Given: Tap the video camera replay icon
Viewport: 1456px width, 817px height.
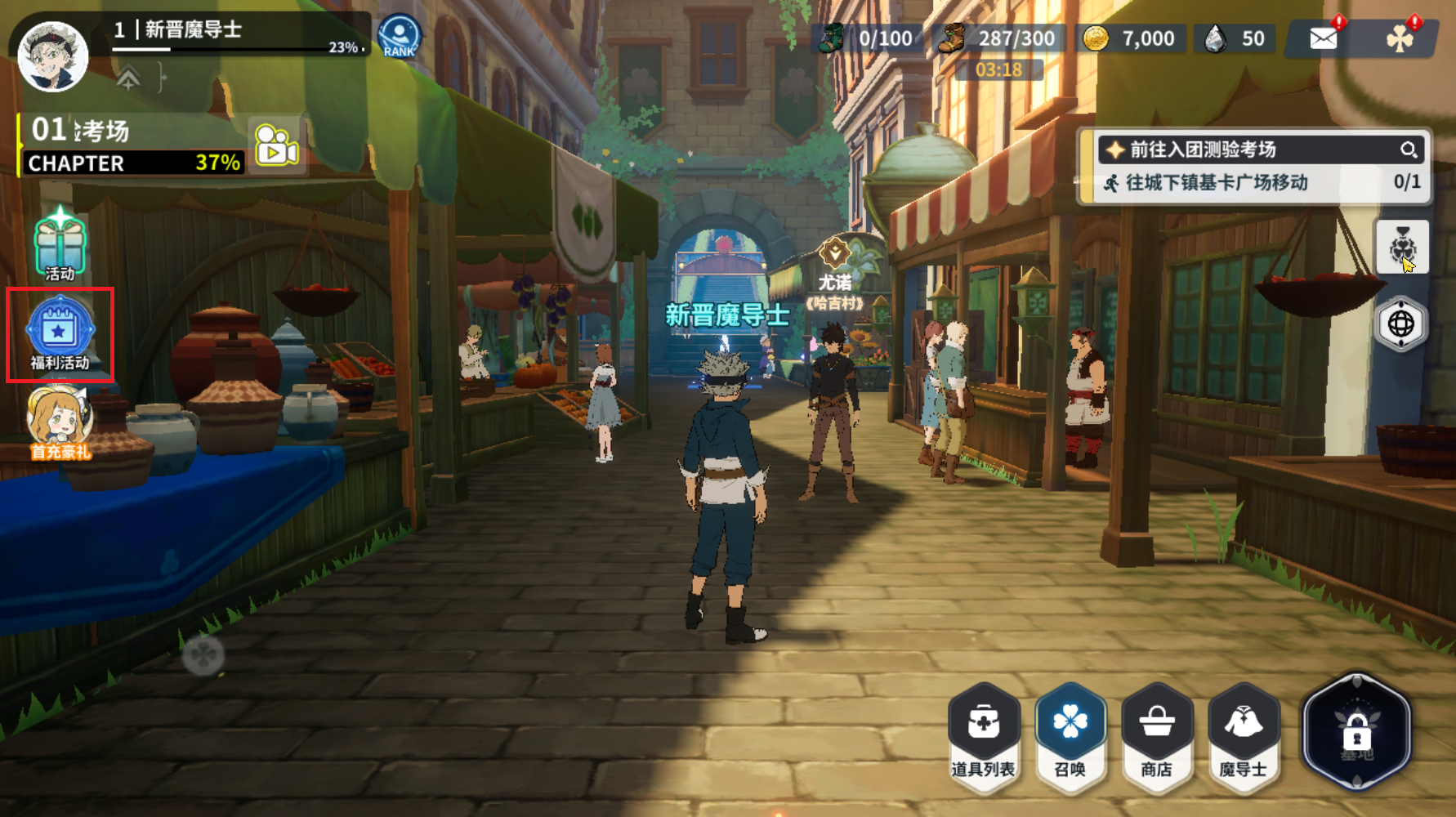Looking at the screenshot, I should (x=277, y=145).
